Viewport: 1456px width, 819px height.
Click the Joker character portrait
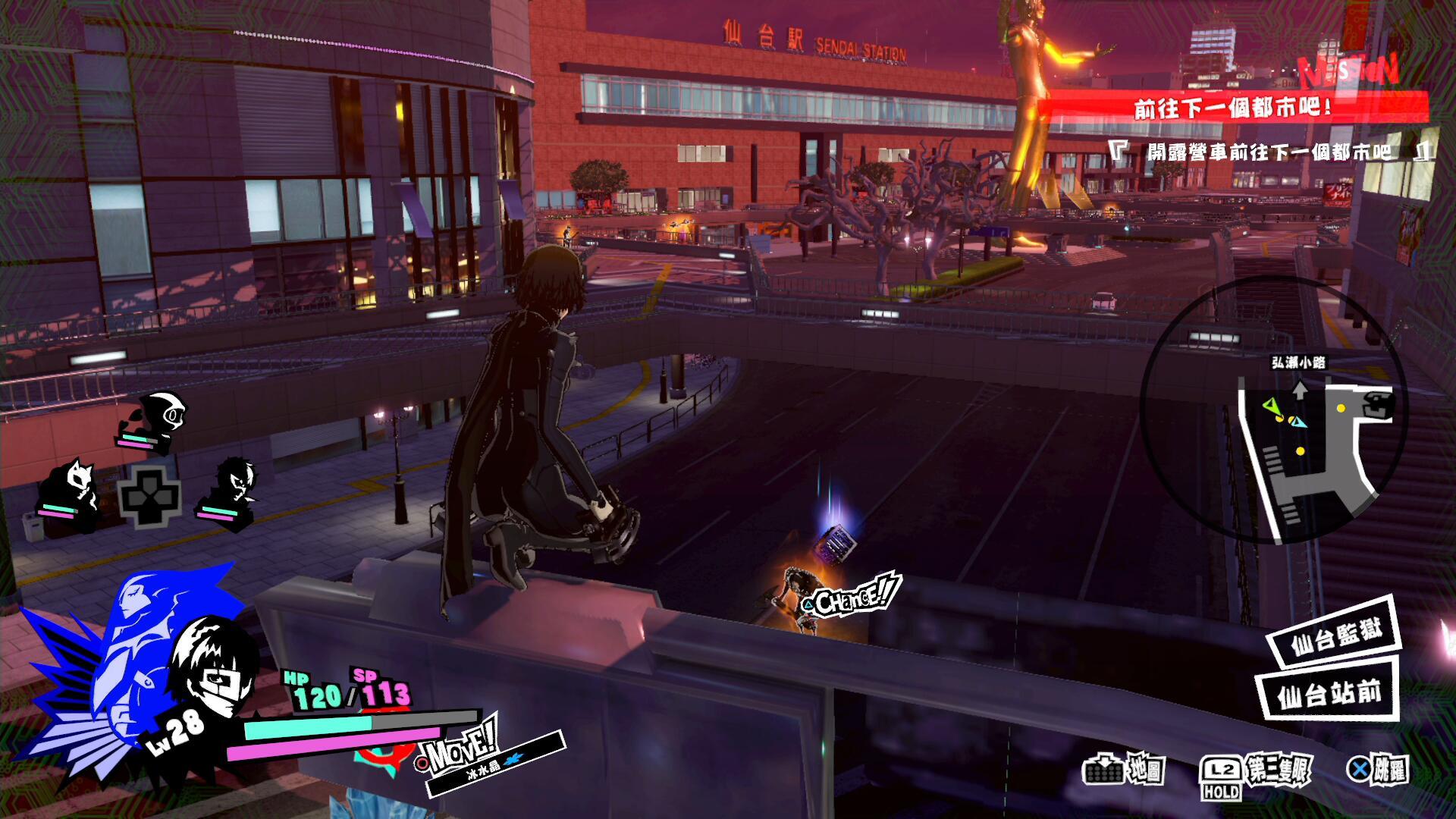[x=209, y=667]
